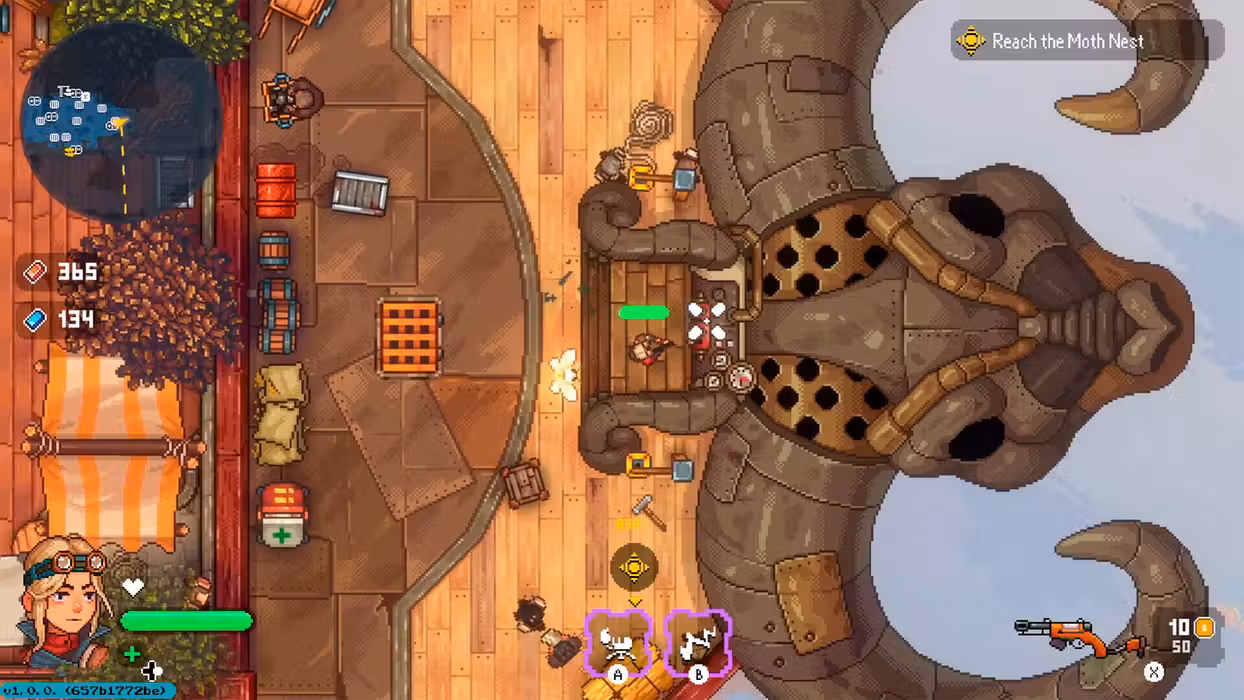Open the circular minimap
Screen dimensions: 1244x700
(x=121, y=120)
